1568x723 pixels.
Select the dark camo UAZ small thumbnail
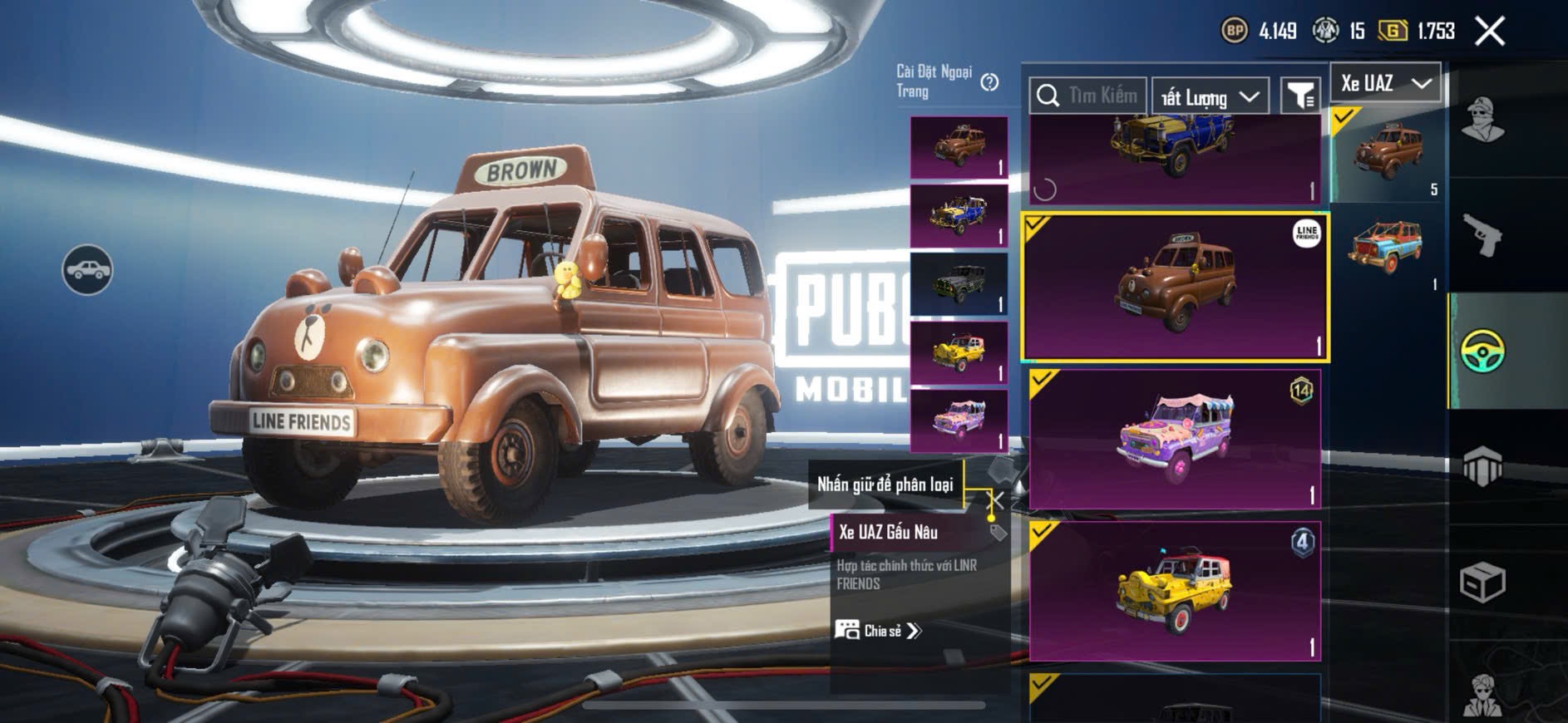coord(959,284)
